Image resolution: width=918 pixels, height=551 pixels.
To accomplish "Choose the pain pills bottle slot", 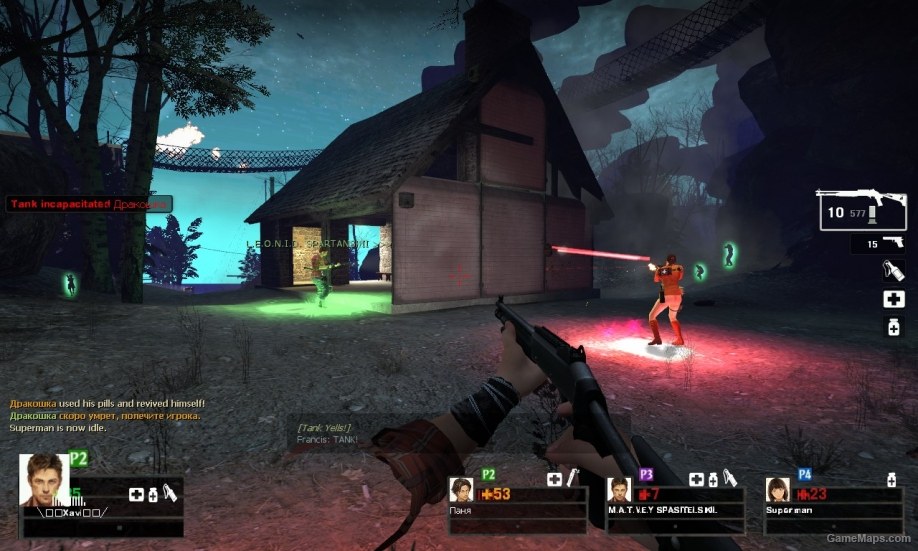I will pos(893,327).
